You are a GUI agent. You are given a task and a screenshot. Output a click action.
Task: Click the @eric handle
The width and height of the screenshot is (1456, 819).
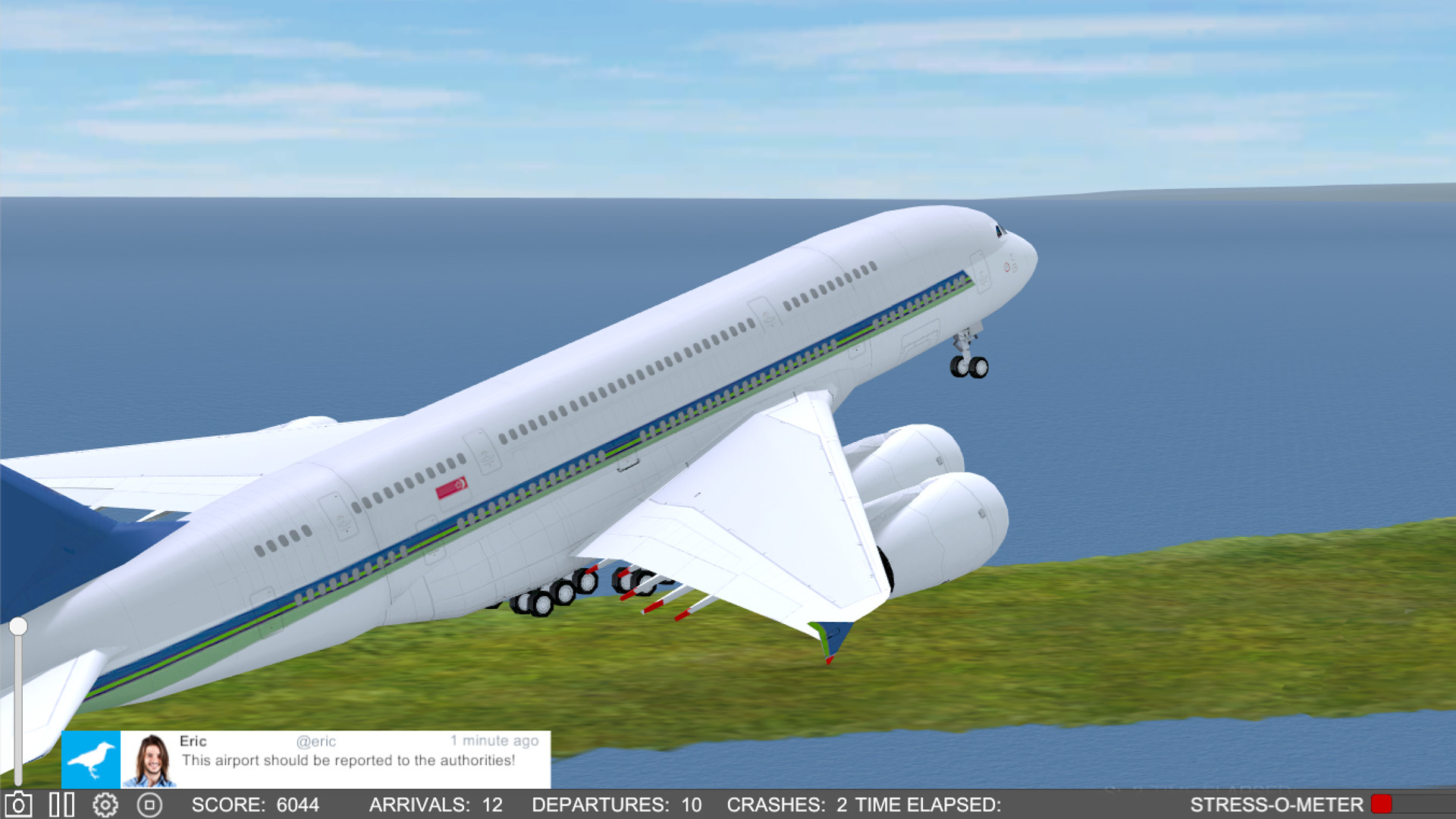(316, 741)
